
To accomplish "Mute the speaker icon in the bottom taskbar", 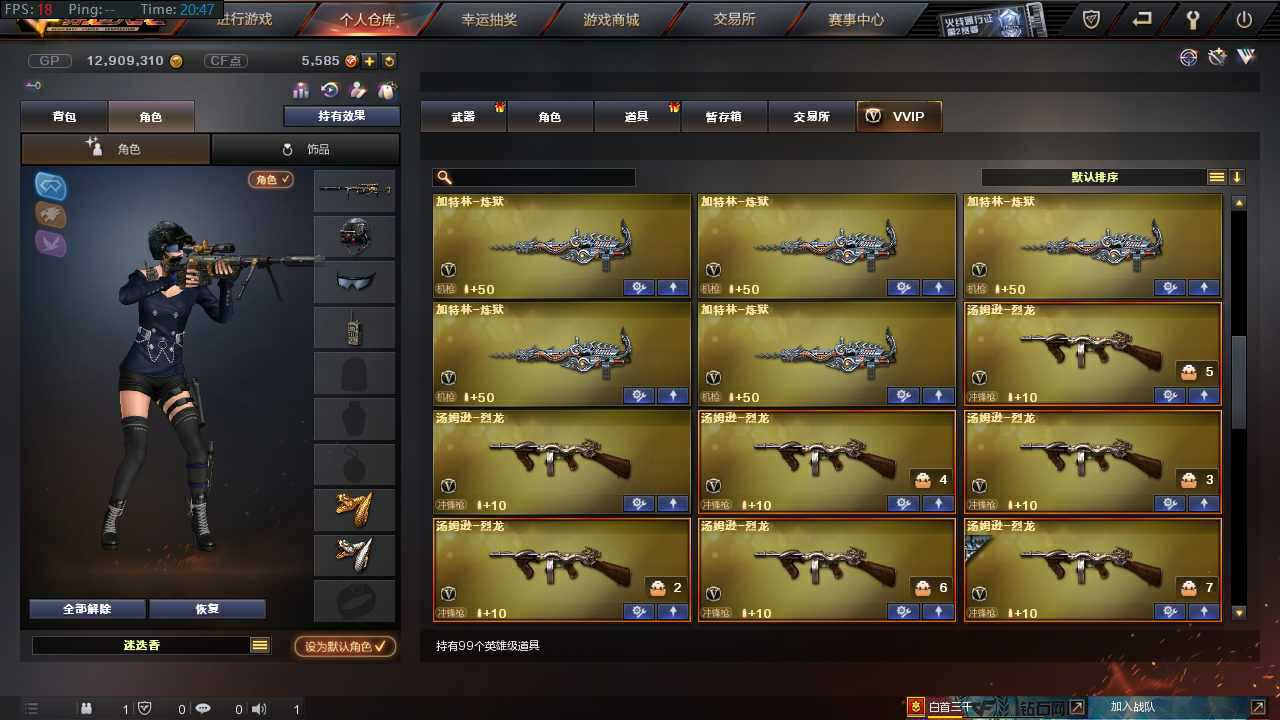I will pos(259,709).
